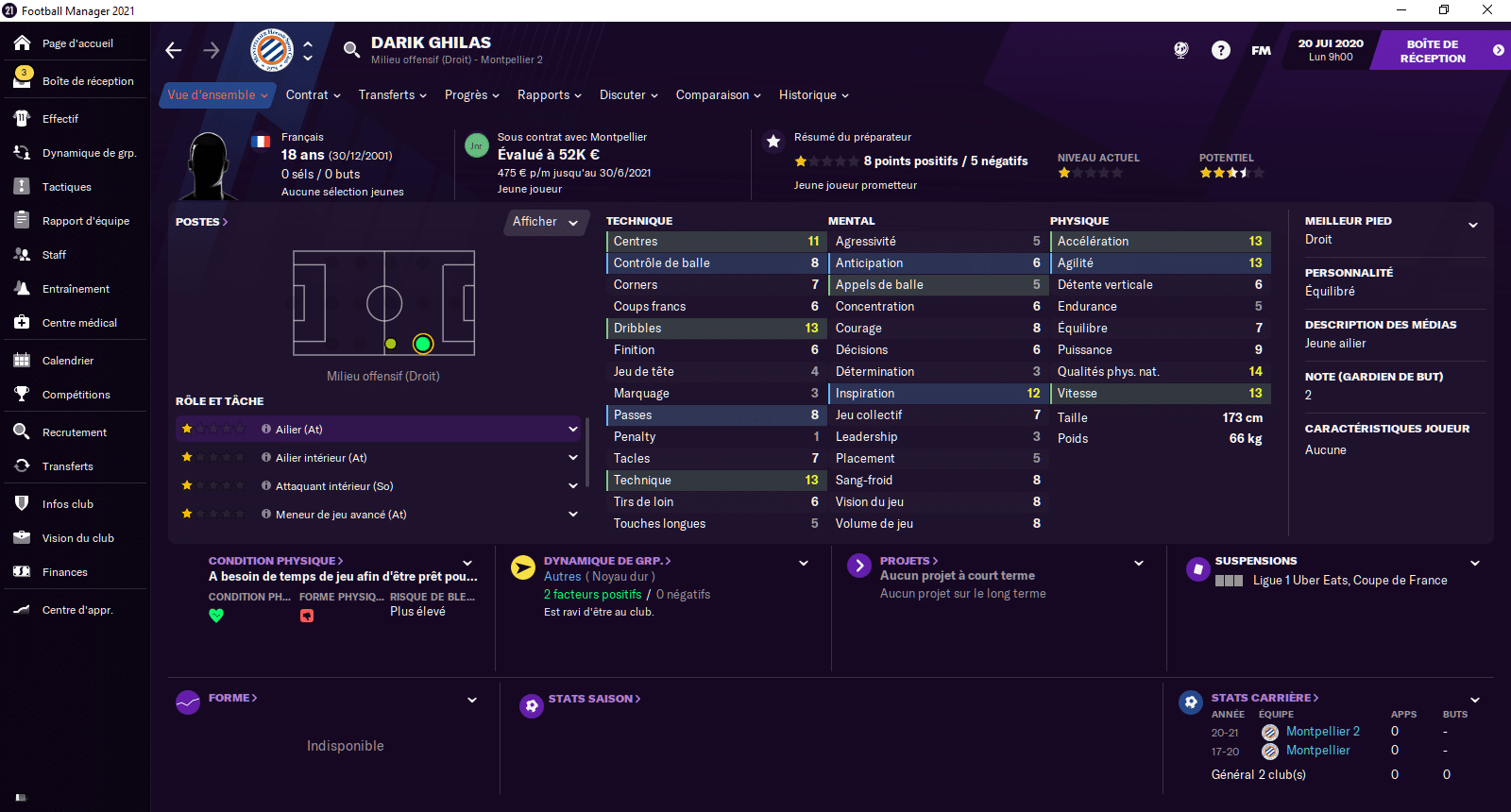1511x812 pixels.
Task: Open the Comparaison tab menu
Action: pos(718,95)
